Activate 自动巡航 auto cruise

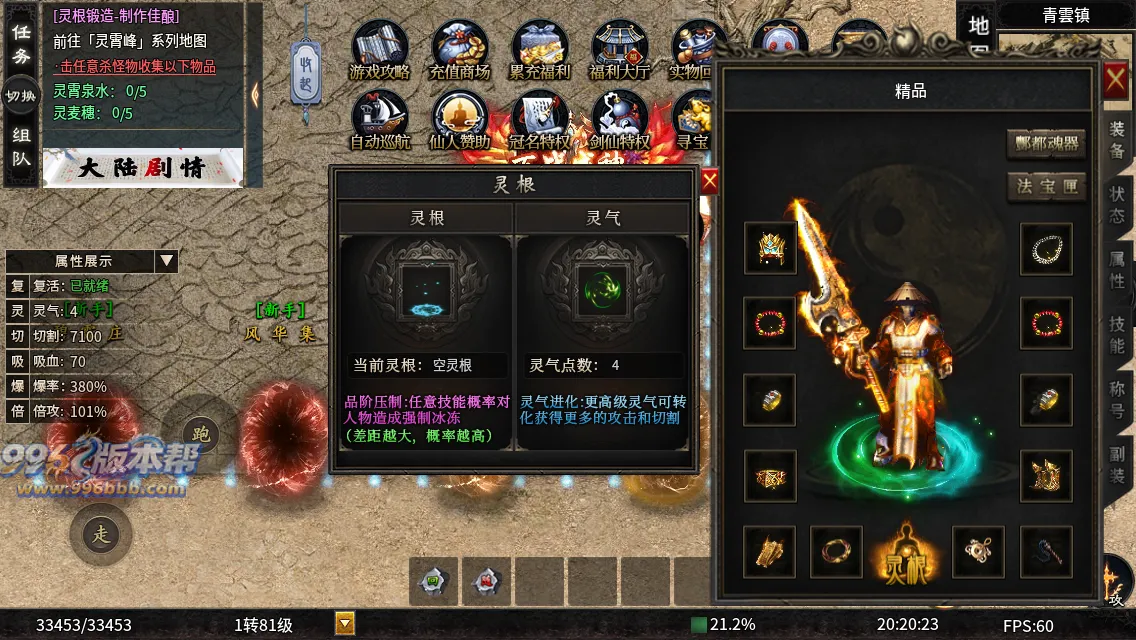pyautogui.click(x=379, y=121)
